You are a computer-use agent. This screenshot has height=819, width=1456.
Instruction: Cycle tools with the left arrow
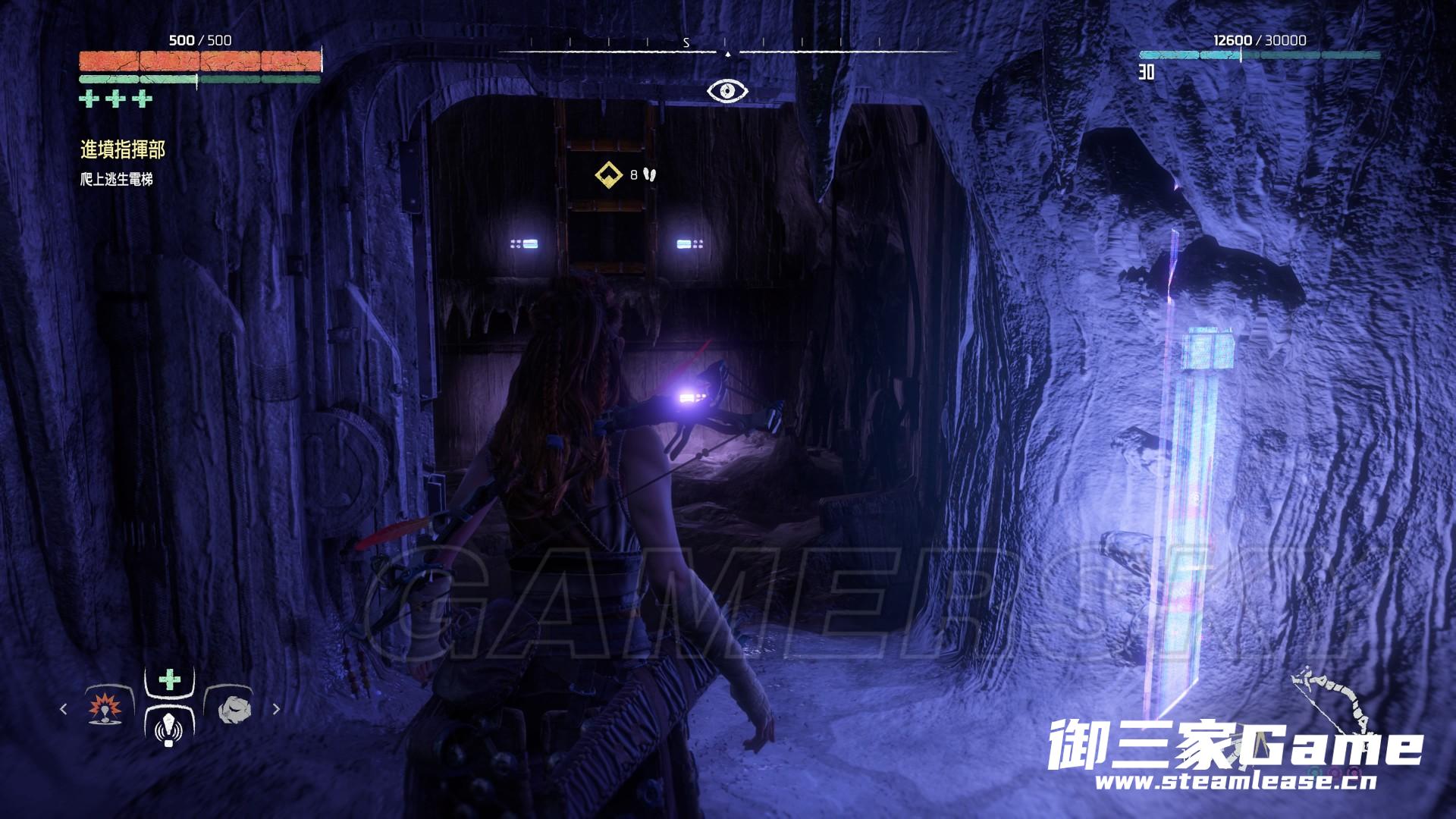[64, 709]
